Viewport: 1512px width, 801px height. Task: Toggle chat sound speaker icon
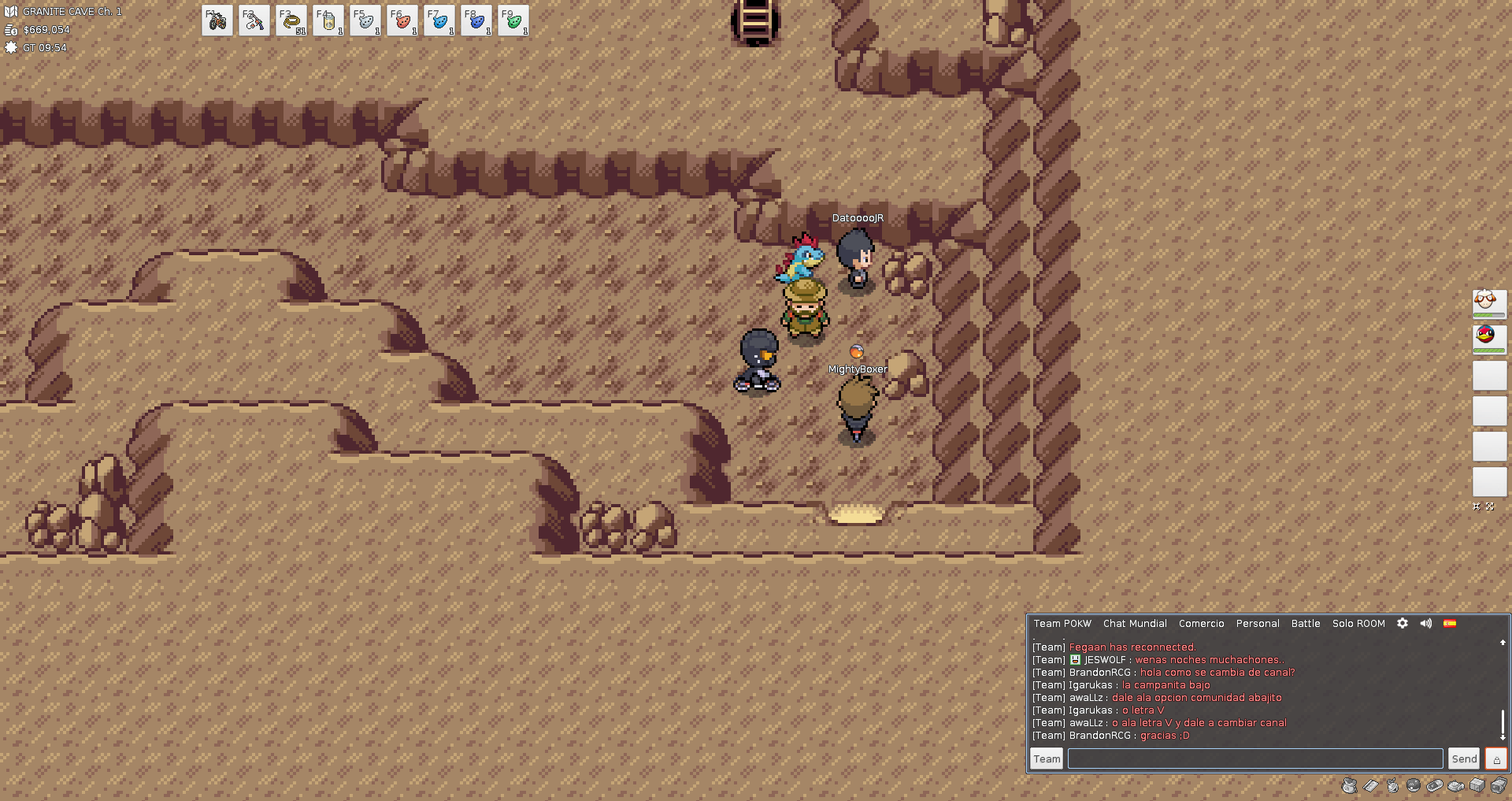tap(1426, 623)
